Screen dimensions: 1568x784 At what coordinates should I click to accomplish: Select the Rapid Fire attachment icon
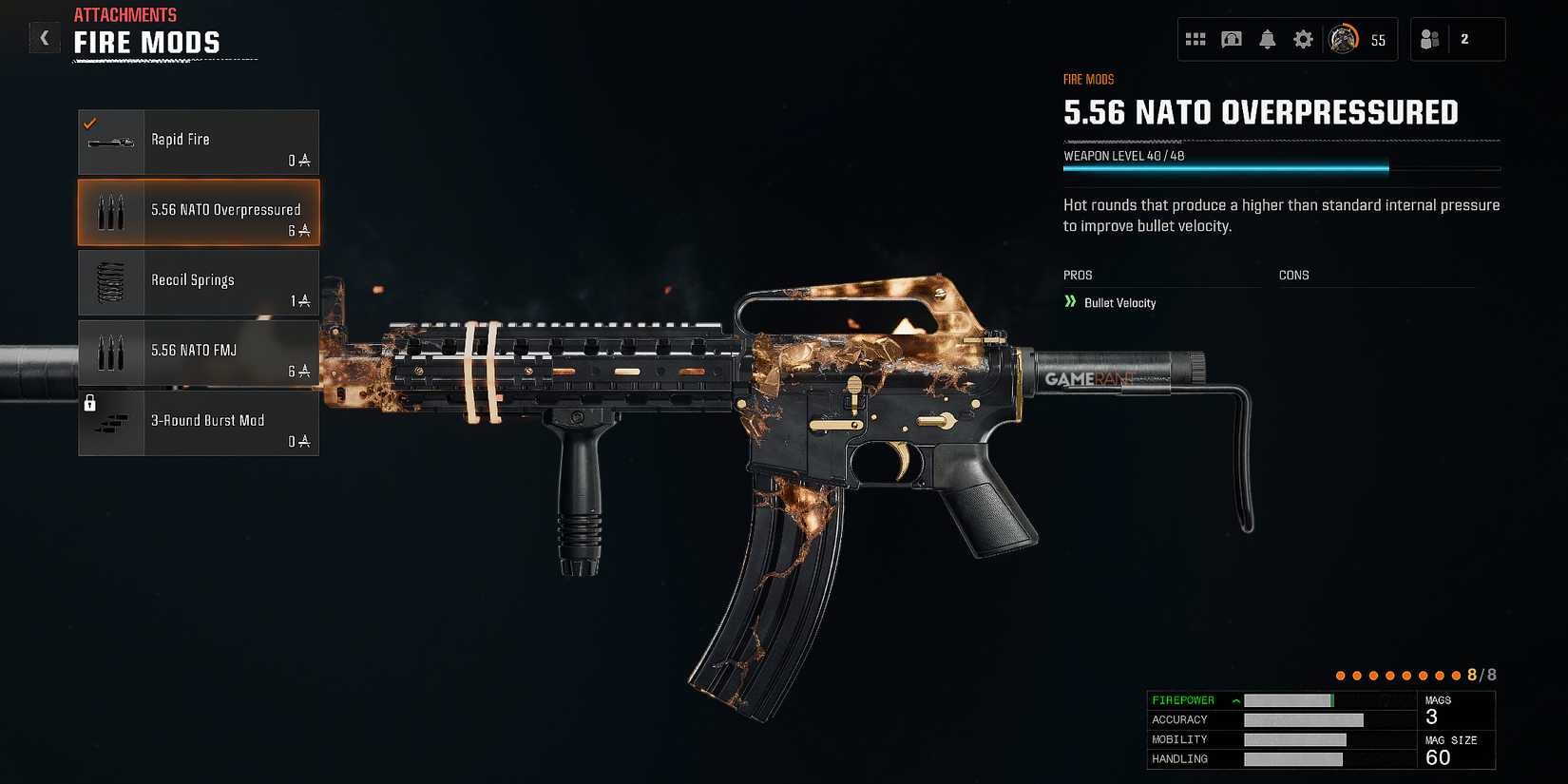click(111, 141)
